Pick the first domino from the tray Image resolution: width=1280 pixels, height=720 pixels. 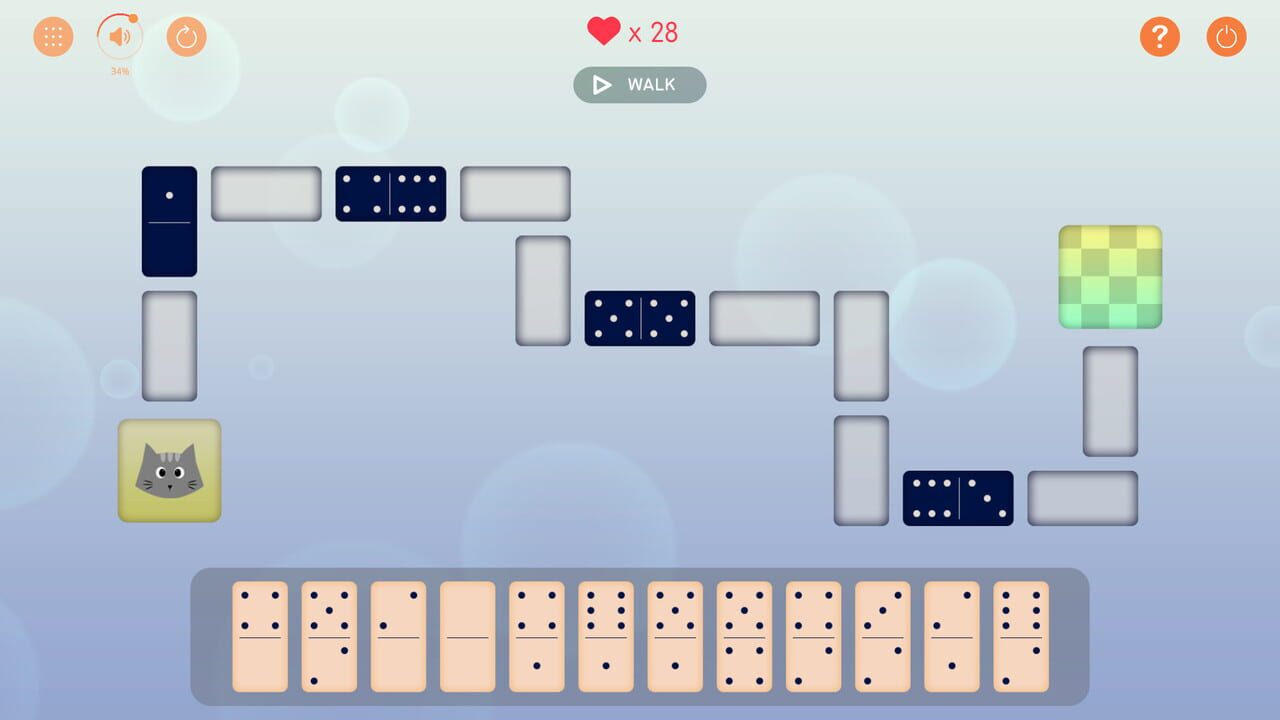pos(260,635)
